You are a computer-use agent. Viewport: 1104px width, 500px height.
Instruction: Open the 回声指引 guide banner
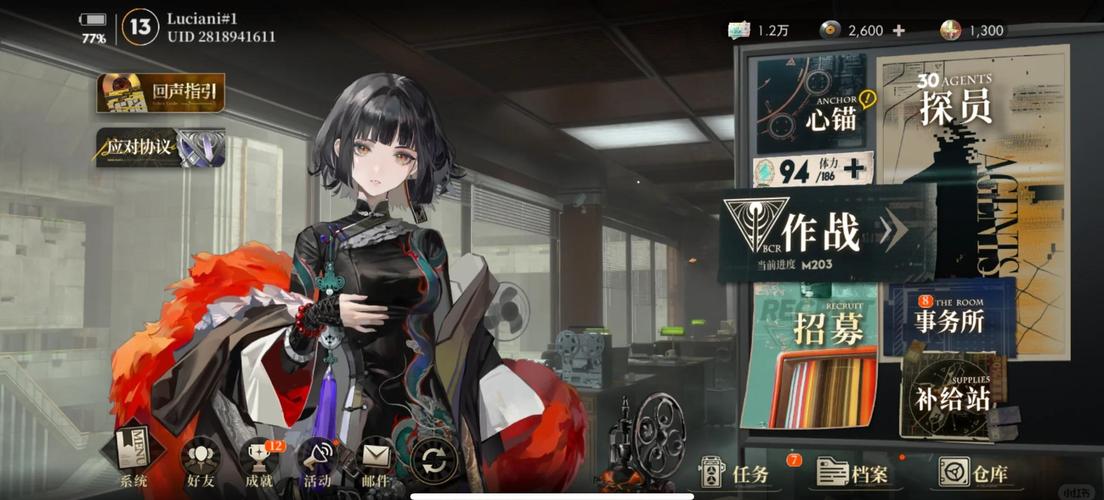pyautogui.click(x=160, y=93)
